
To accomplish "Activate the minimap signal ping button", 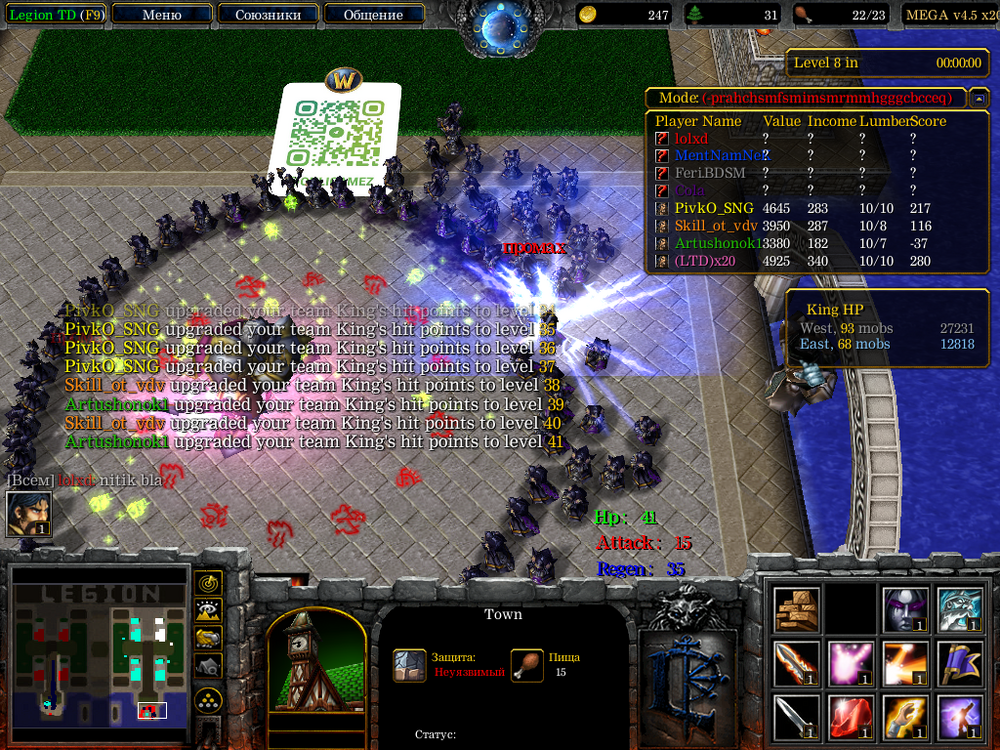I will point(208,582).
